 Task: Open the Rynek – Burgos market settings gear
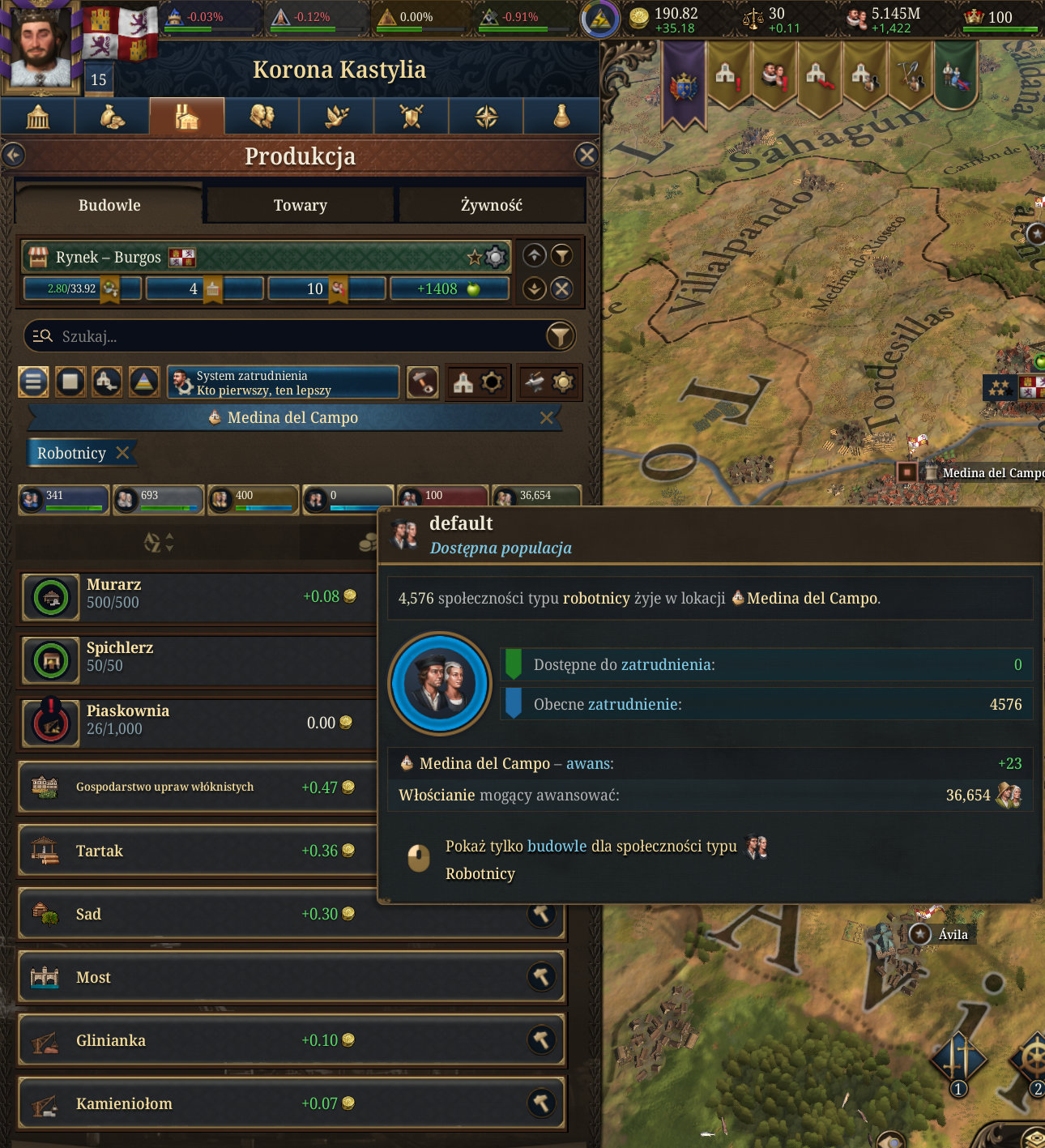click(x=495, y=258)
